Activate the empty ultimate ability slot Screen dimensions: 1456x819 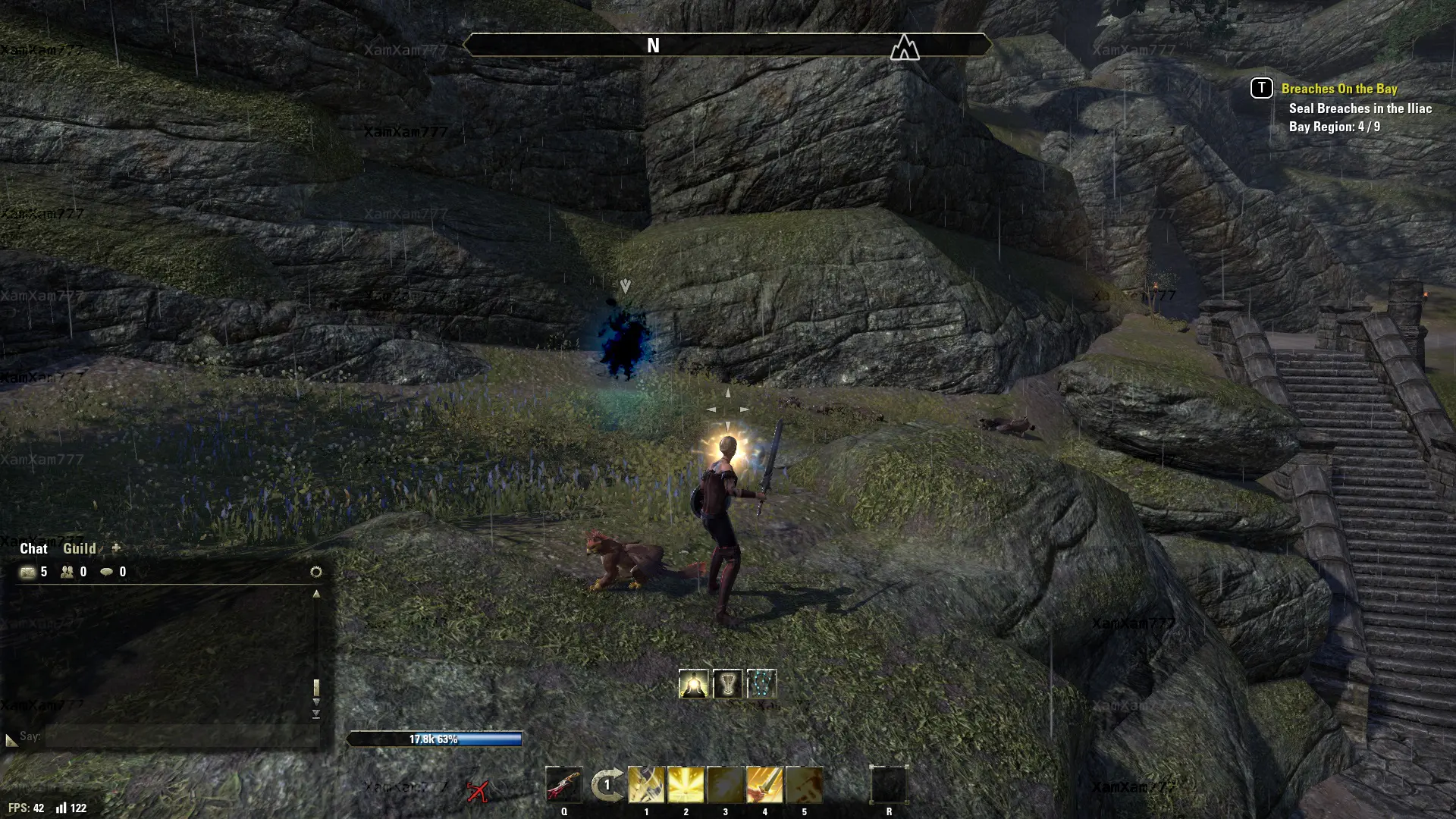(889, 785)
